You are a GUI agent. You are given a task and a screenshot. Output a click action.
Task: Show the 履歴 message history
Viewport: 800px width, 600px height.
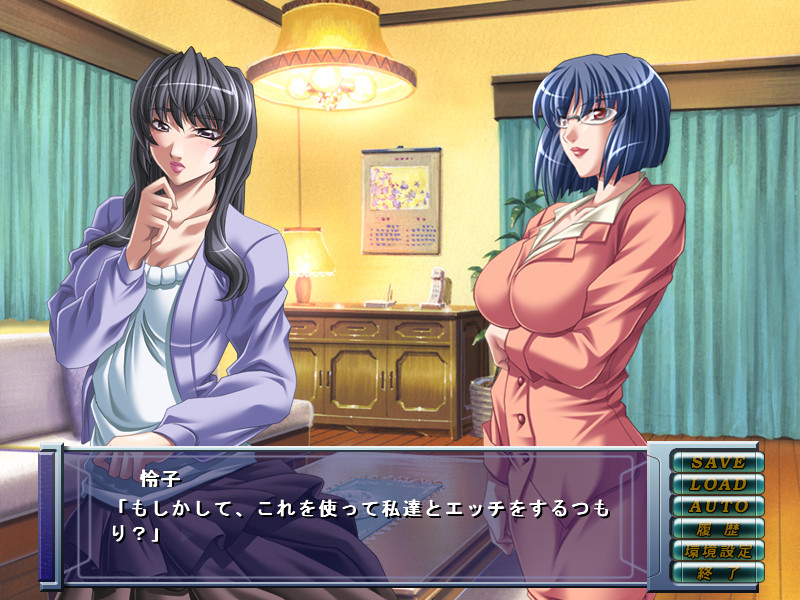pyautogui.click(x=717, y=528)
